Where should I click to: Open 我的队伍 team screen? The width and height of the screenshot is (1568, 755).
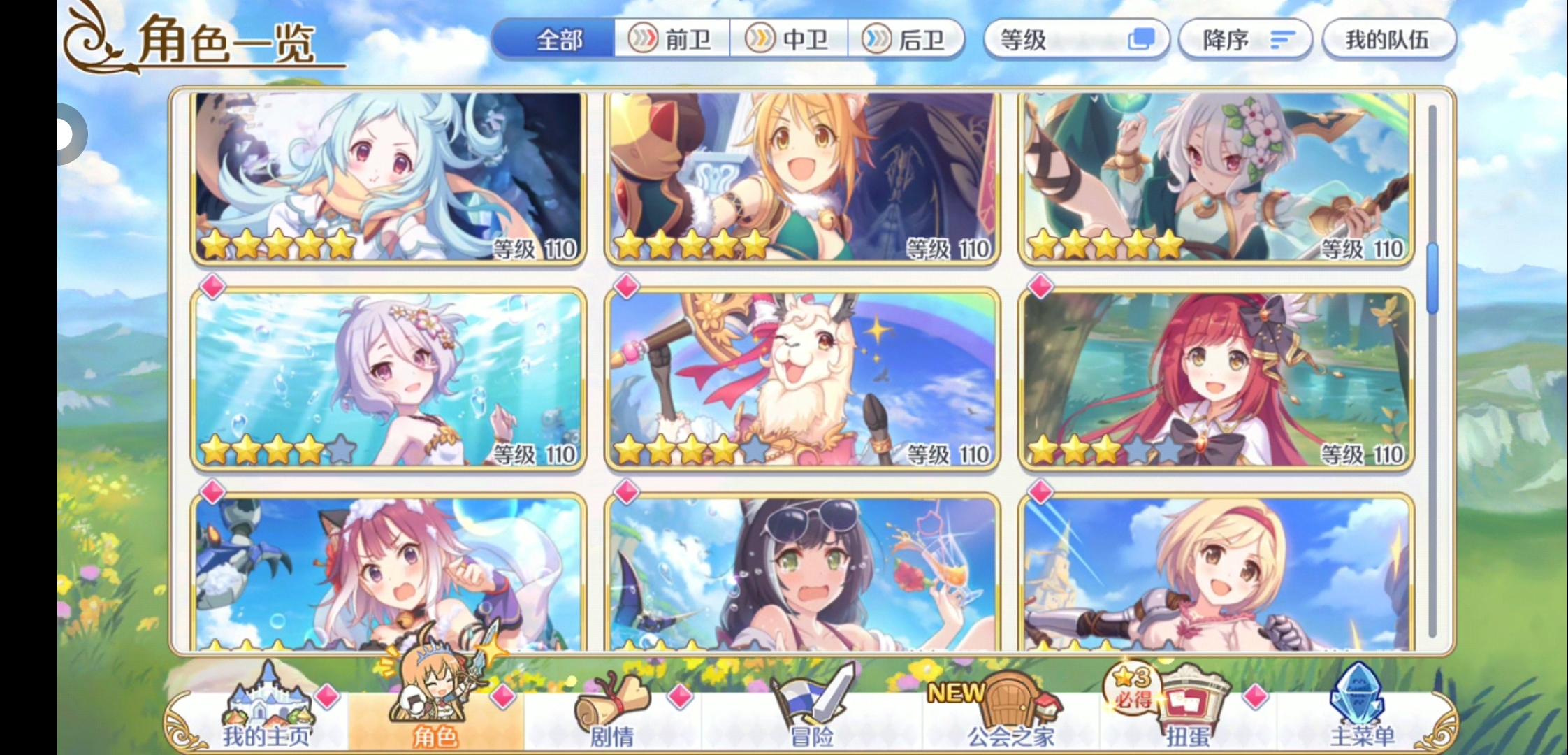click(x=1389, y=40)
